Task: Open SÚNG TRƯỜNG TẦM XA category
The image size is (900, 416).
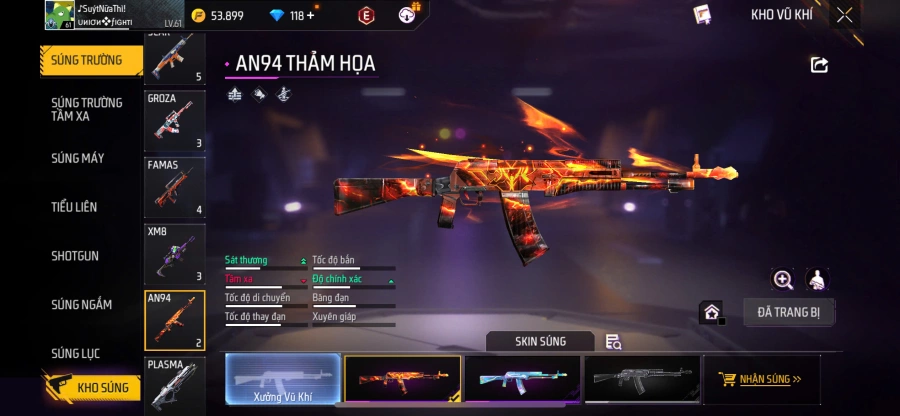Action: (x=87, y=109)
